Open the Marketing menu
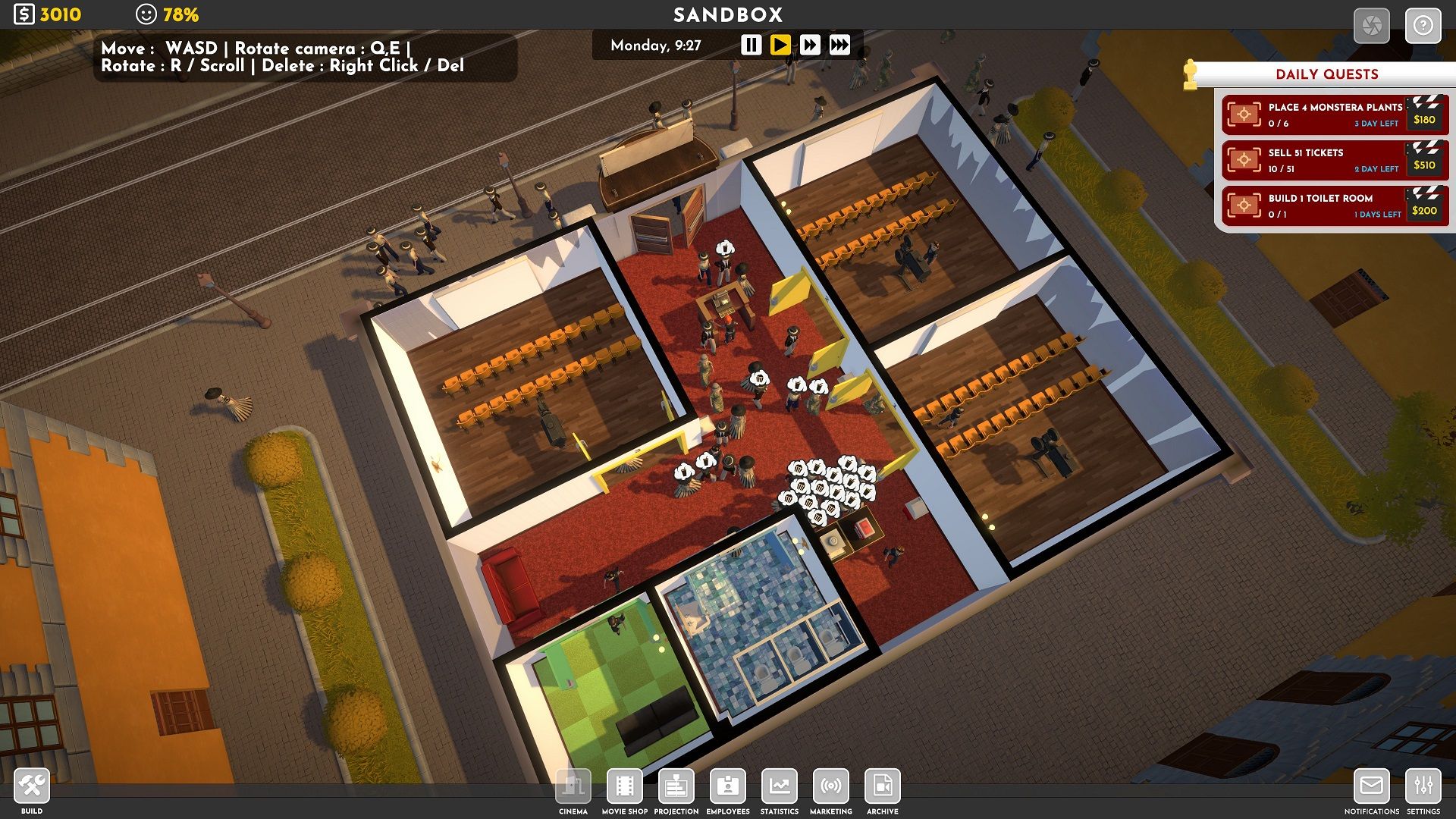Screen dimensions: 1456x819 [x=831, y=786]
